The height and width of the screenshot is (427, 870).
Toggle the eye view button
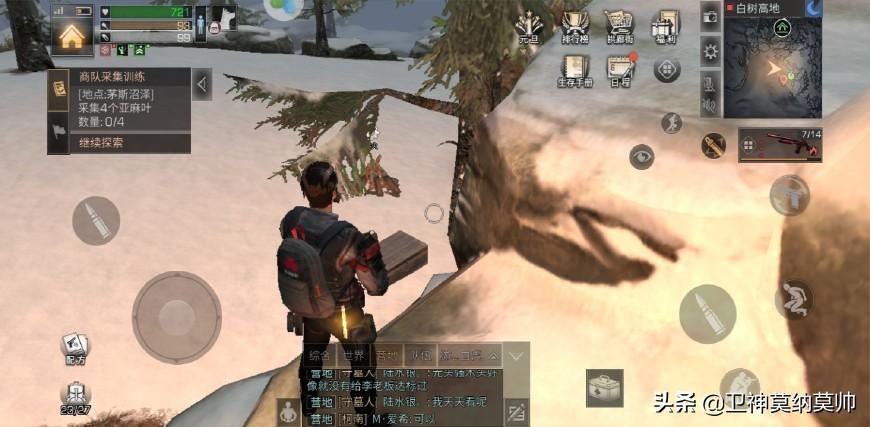641,157
